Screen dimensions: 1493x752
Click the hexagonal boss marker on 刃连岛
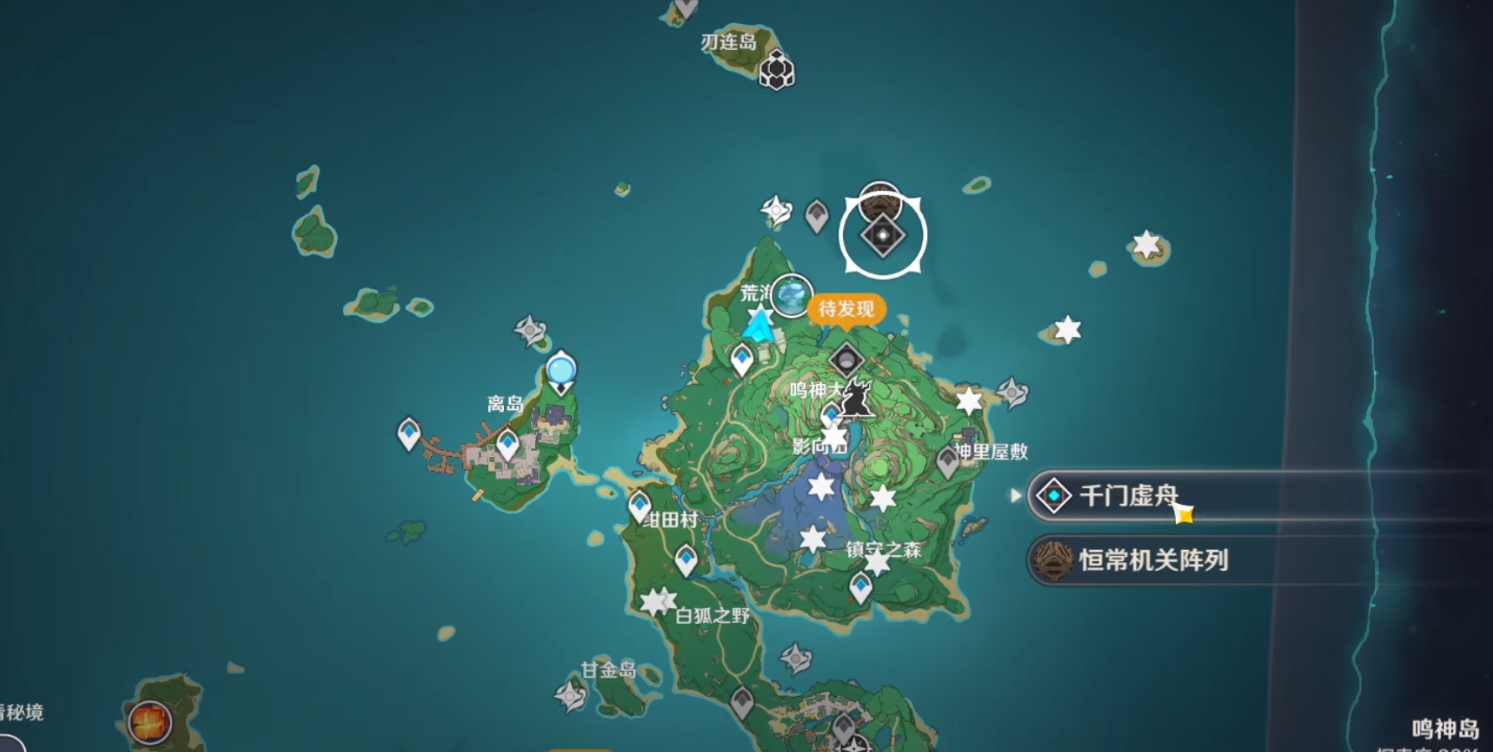(776, 70)
